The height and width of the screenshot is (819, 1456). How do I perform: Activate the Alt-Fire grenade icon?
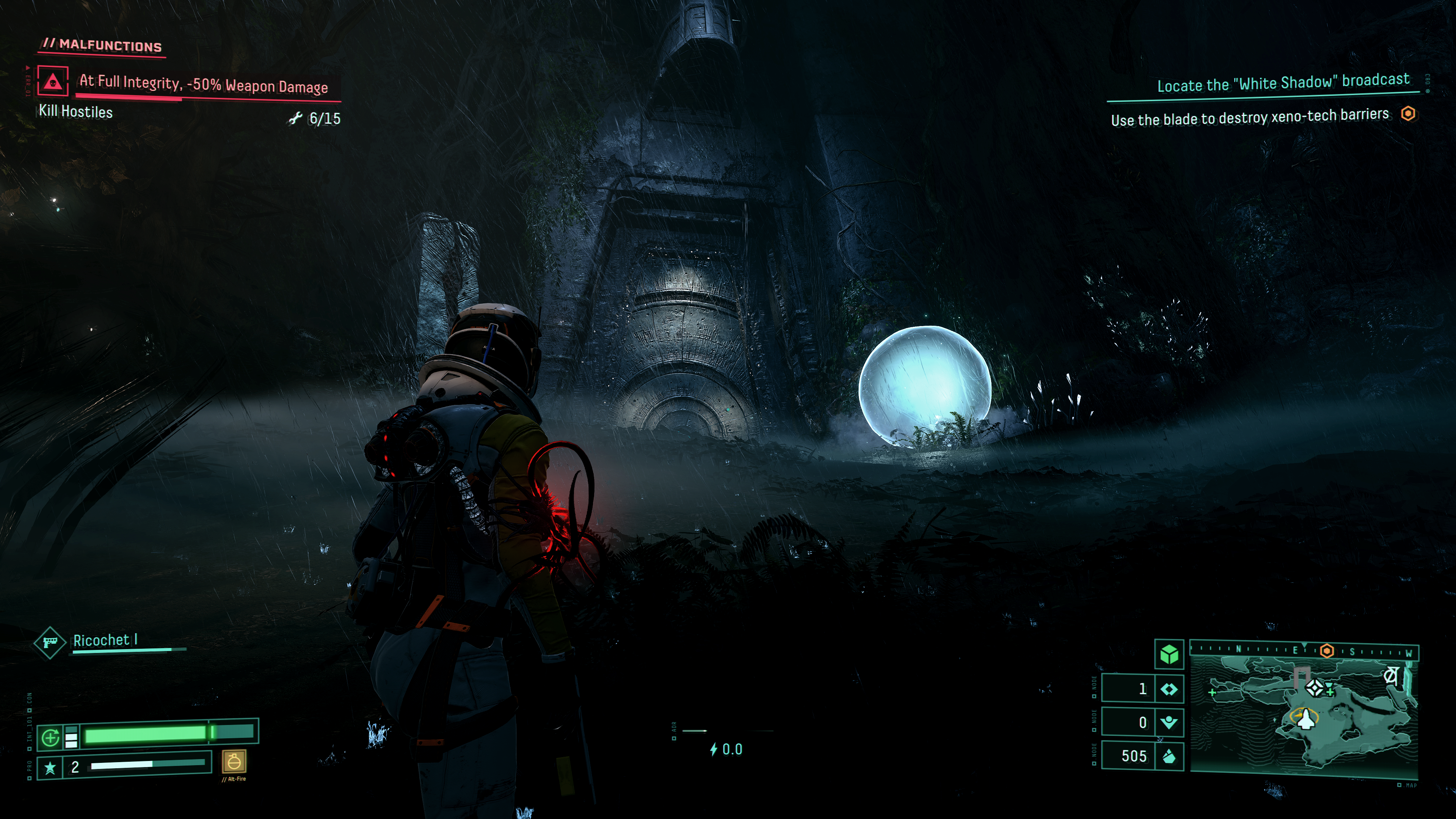pos(234,762)
